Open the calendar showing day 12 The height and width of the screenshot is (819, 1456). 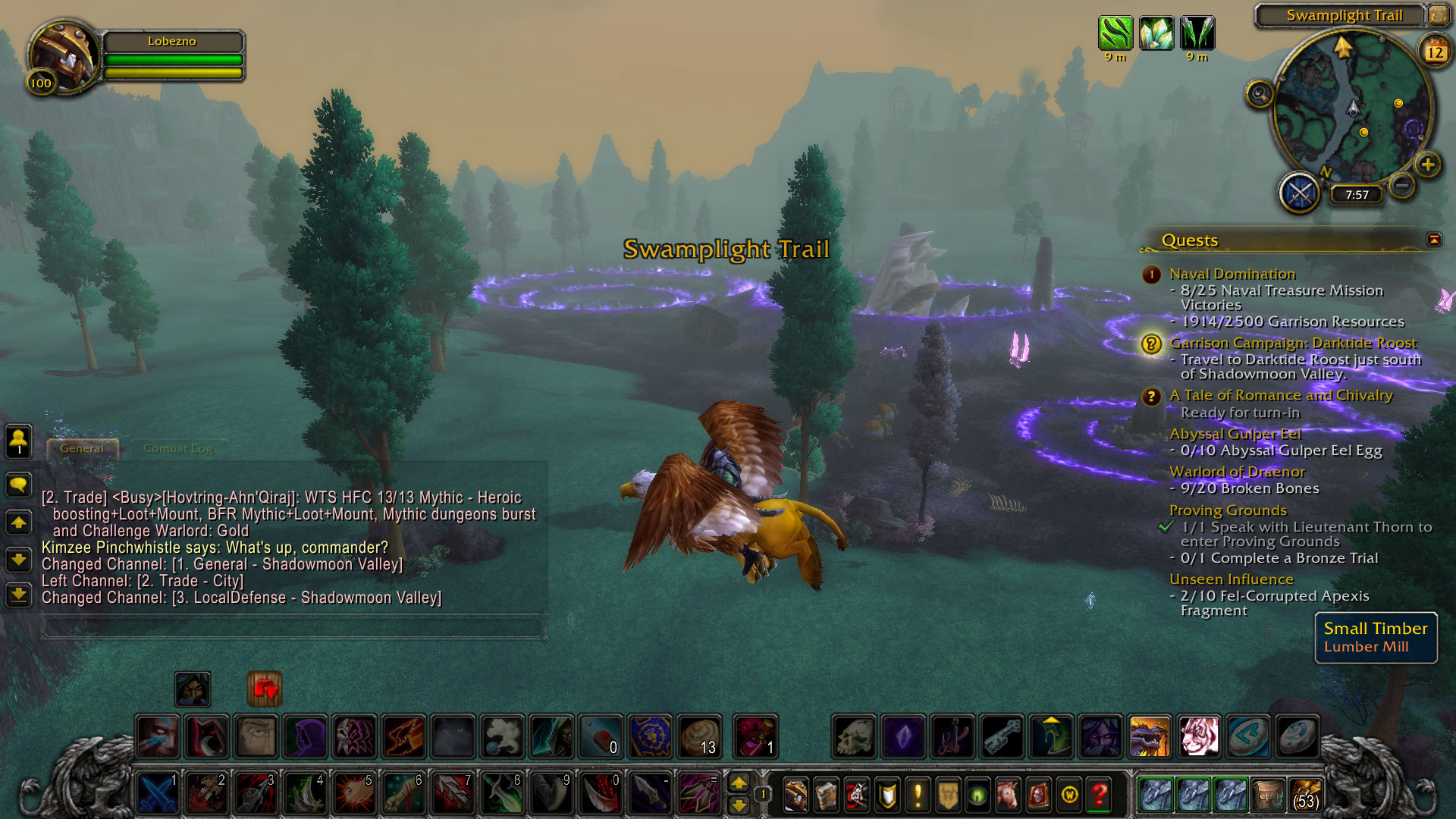tap(1435, 52)
